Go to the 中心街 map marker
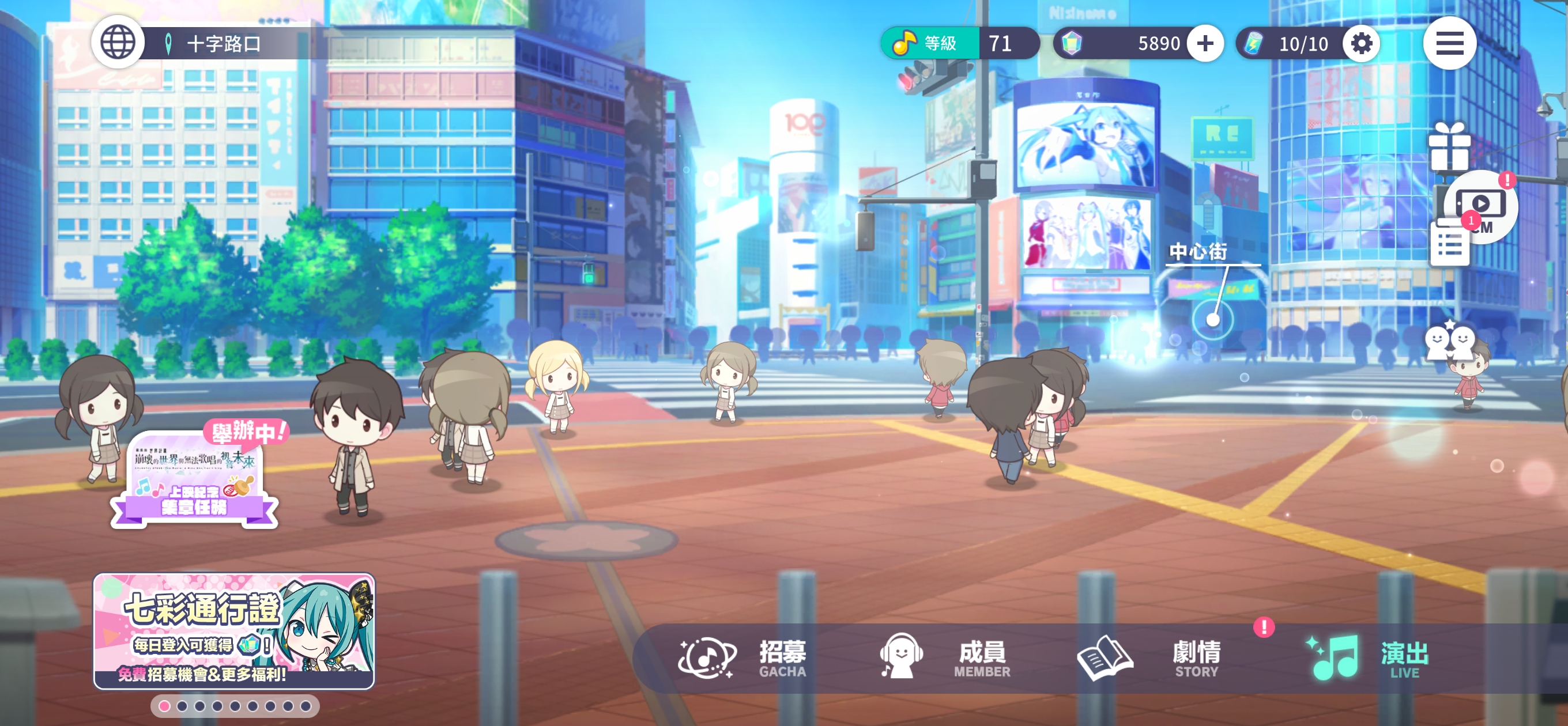The height and width of the screenshot is (726, 1568). point(1212,319)
